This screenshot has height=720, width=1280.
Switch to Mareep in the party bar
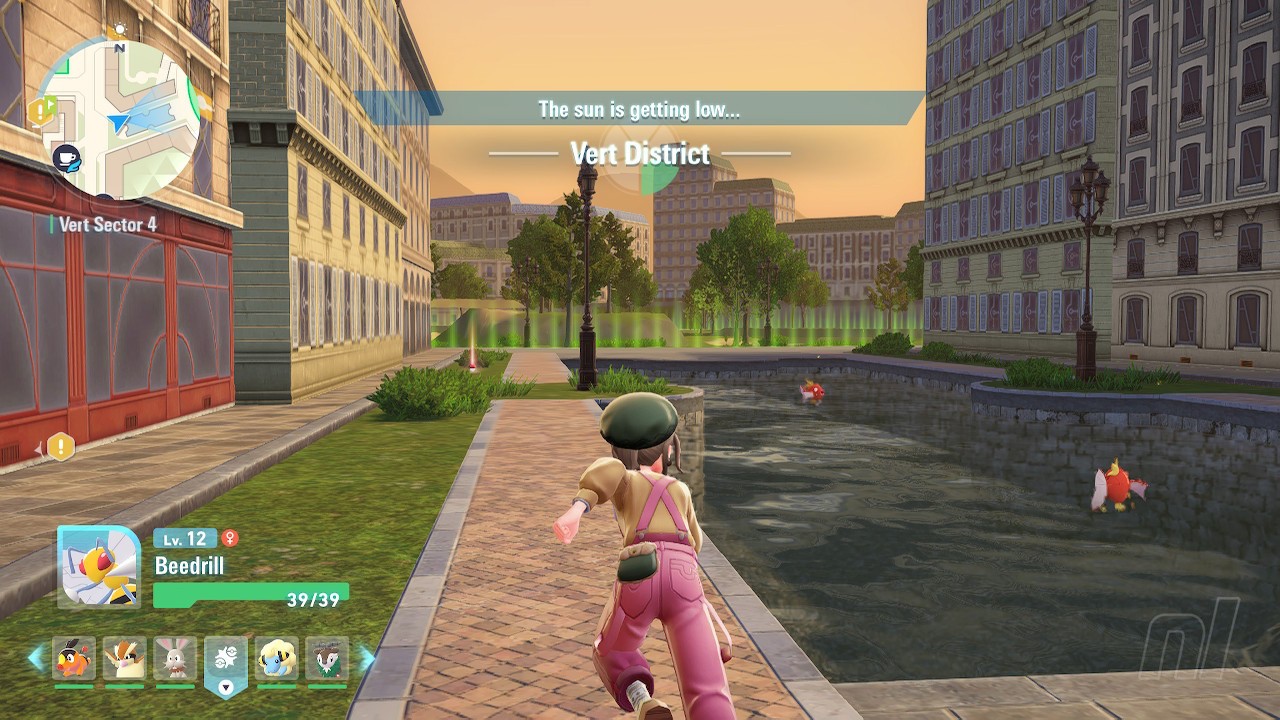point(276,659)
